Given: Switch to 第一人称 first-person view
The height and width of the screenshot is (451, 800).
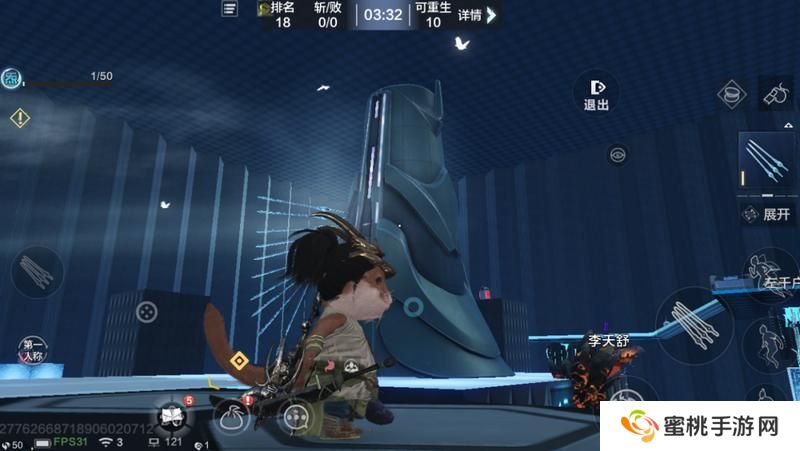Looking at the screenshot, I should pos(32,350).
